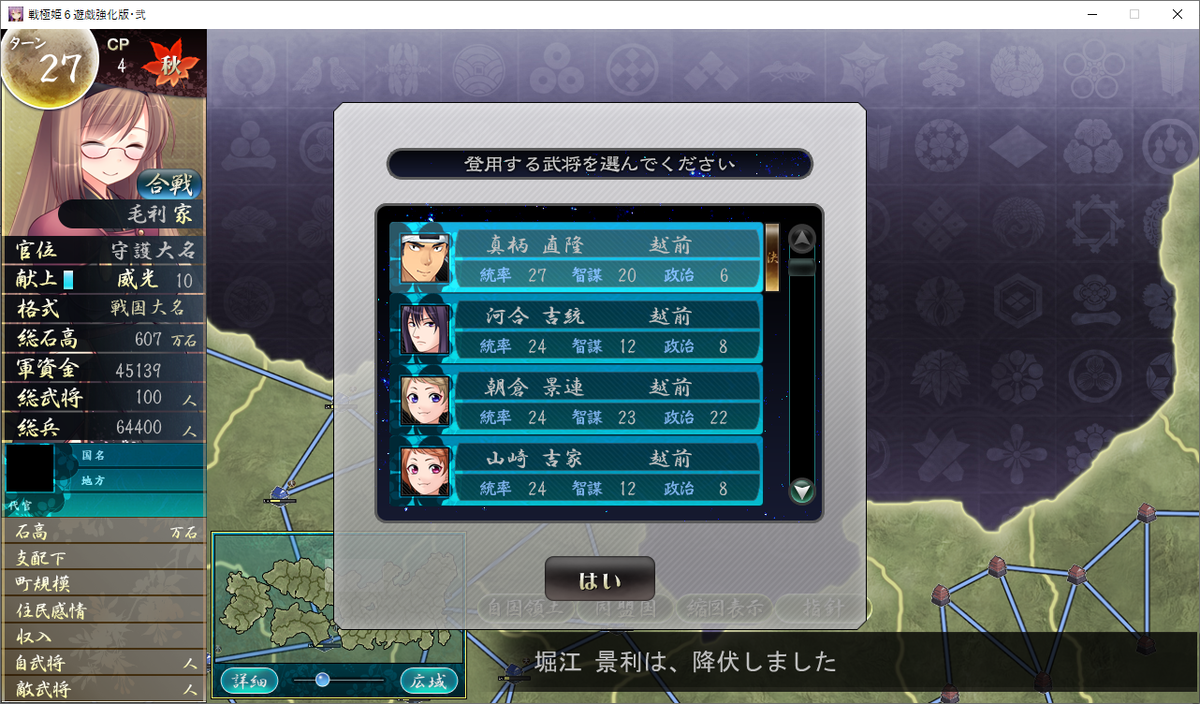The height and width of the screenshot is (704, 1200).
Task: Click the 広域 wide-area map button
Action: coord(429,680)
